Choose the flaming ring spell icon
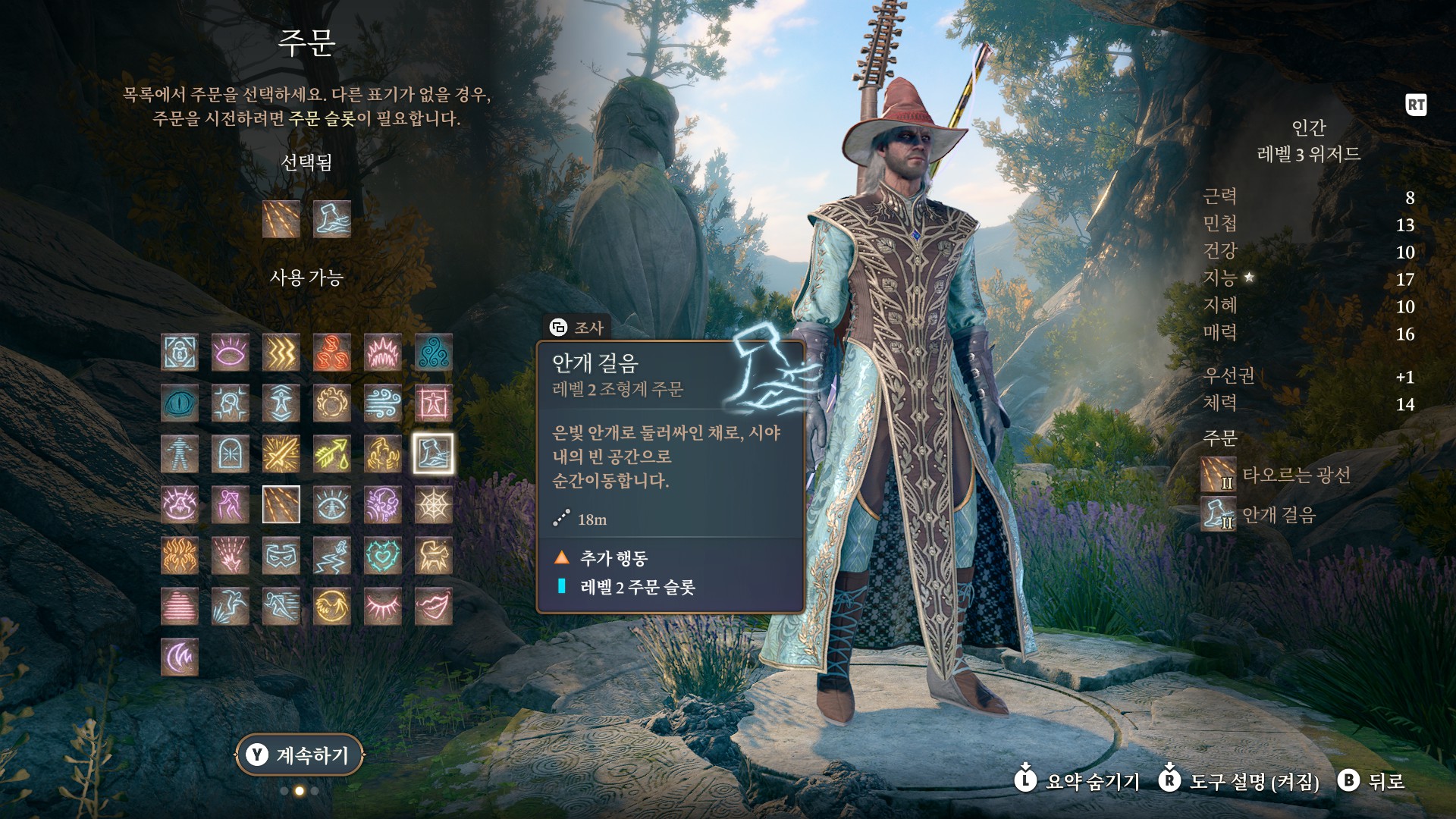Viewport: 1456px width, 819px height. click(x=332, y=403)
